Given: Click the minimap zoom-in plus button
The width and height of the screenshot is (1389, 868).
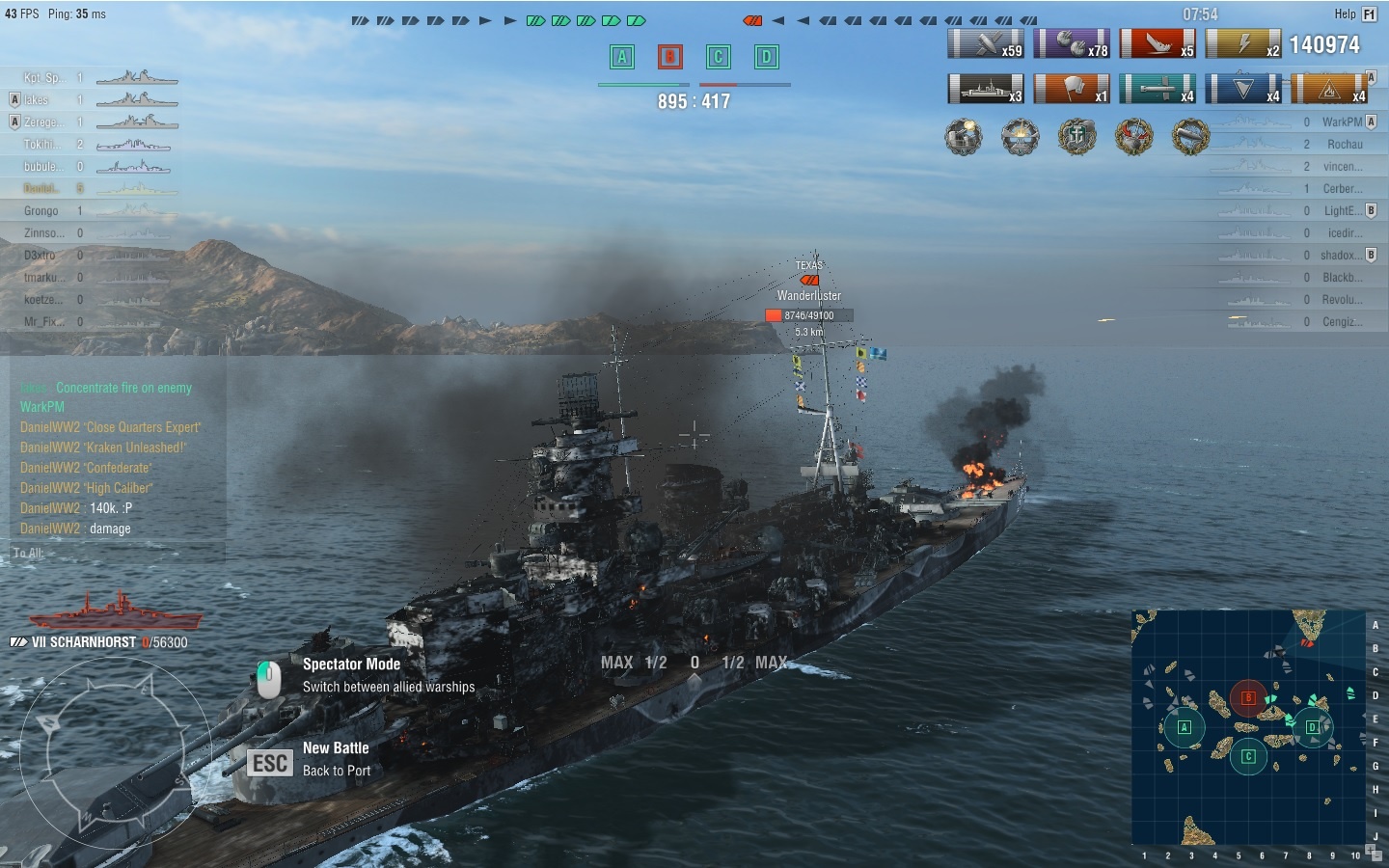Looking at the screenshot, I should (1369, 848).
